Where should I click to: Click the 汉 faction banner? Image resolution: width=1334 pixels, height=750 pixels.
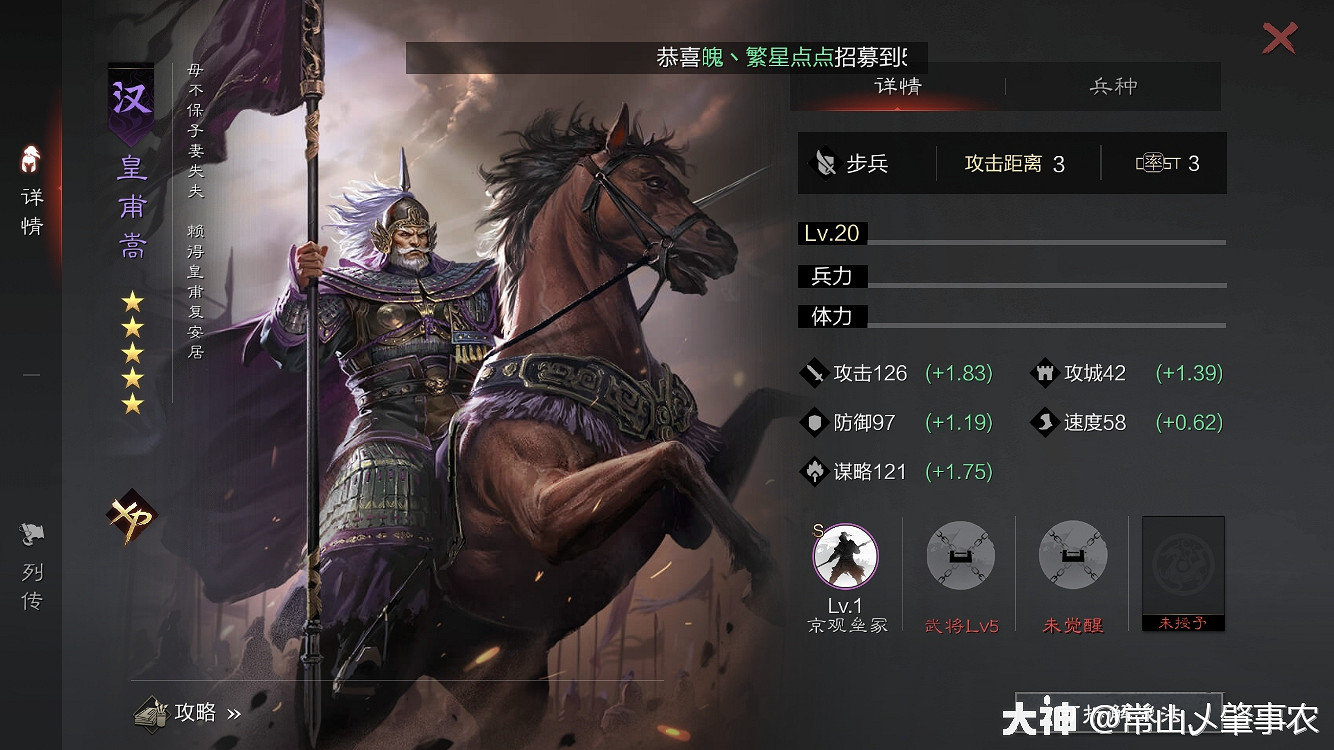click(x=130, y=100)
